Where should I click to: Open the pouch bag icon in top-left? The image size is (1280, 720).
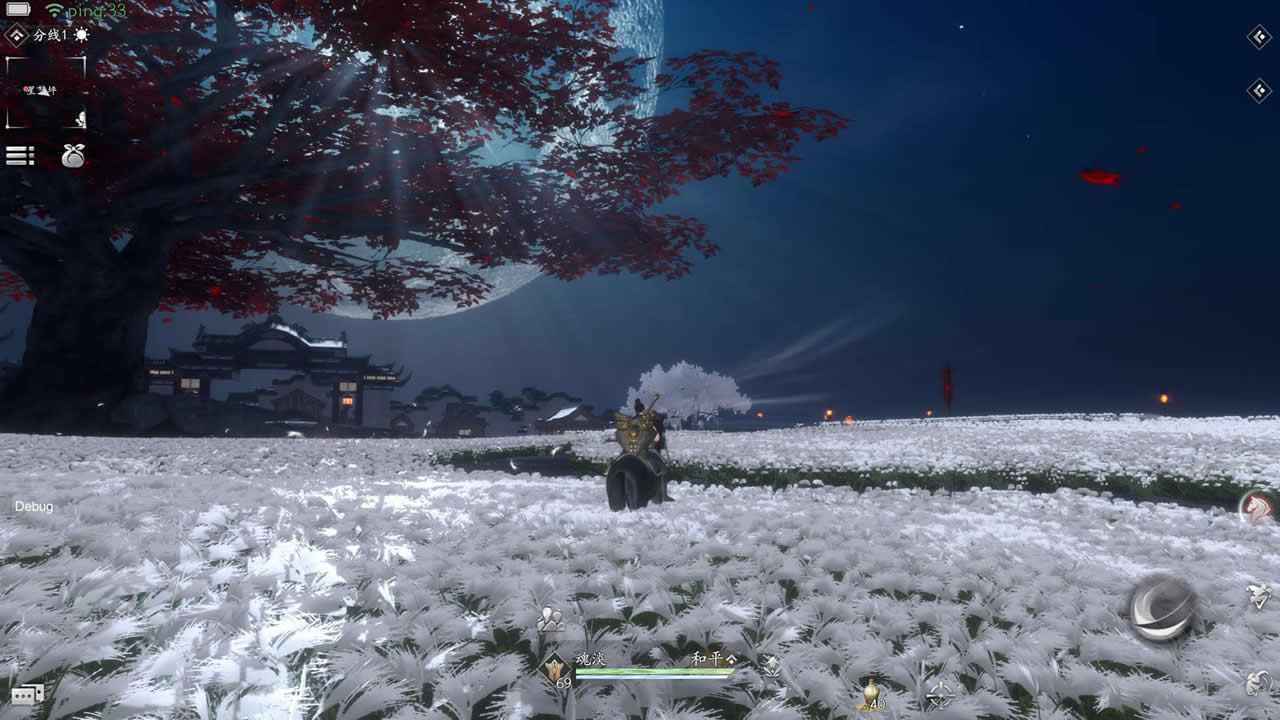72,155
